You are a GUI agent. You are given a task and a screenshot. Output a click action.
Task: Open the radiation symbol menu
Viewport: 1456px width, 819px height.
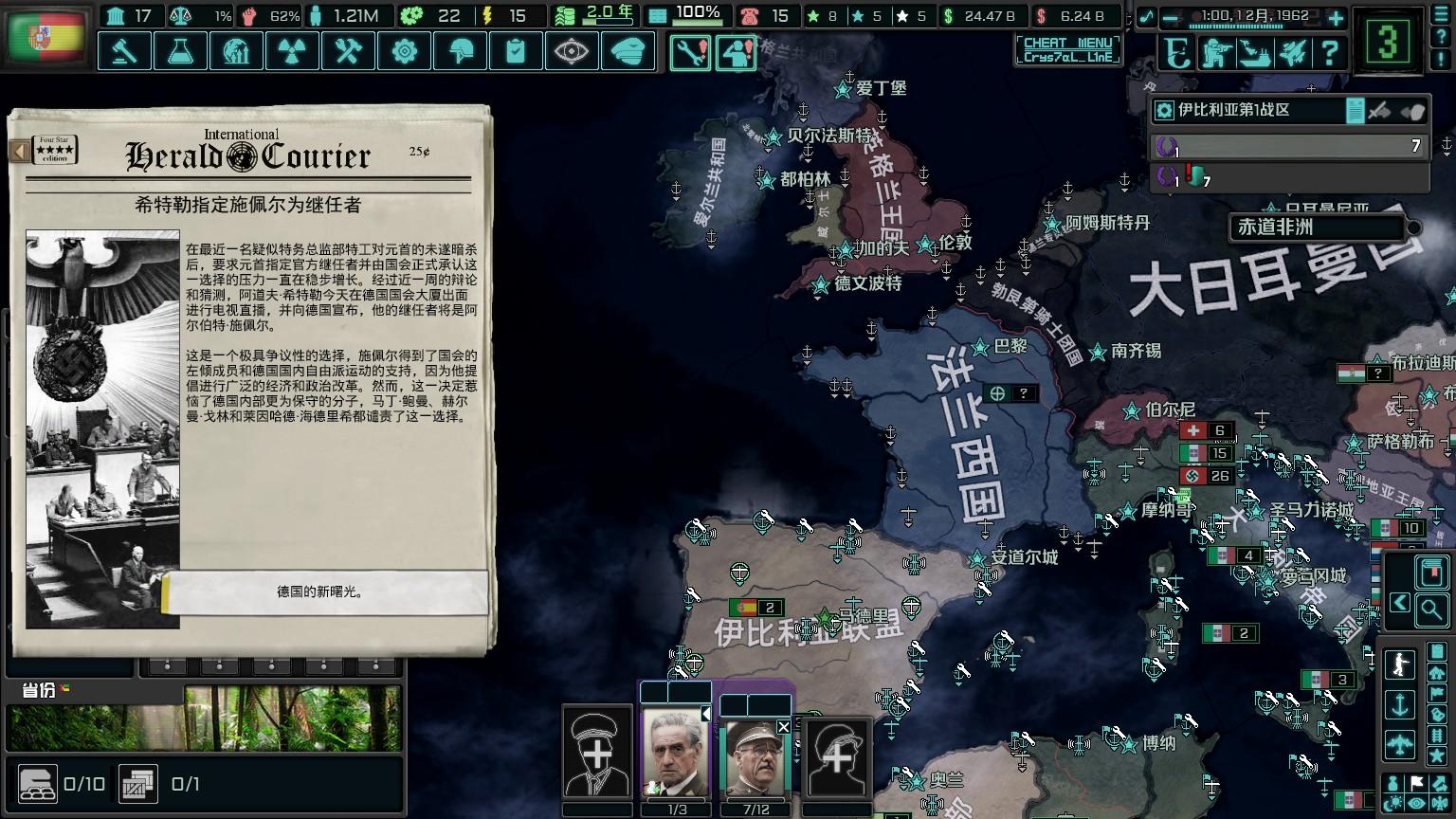292,51
